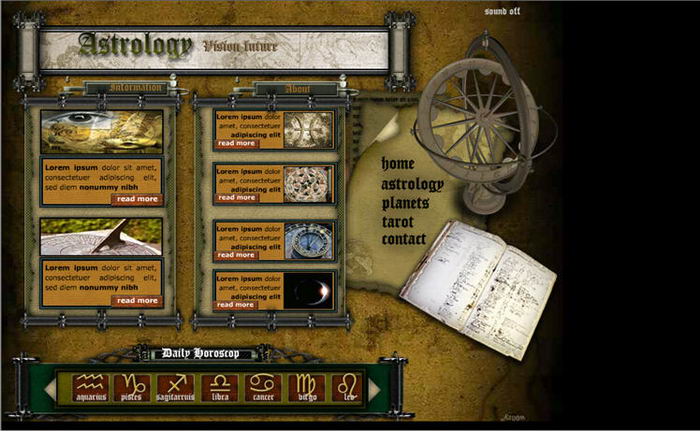This screenshot has height=431, width=700.
Task: Read more below the sundial image
Action: pos(137,300)
